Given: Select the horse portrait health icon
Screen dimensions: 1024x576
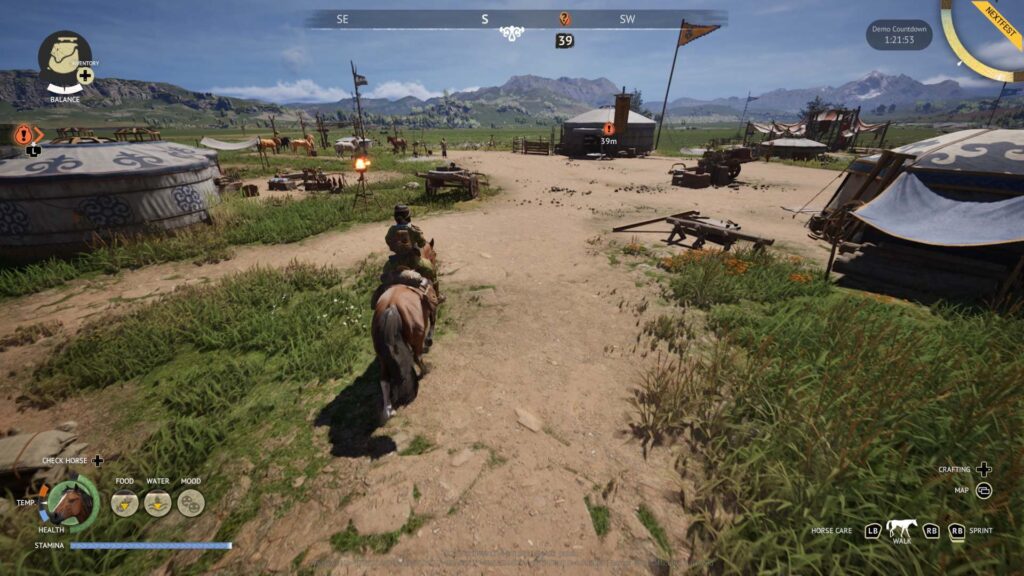Looking at the screenshot, I should tap(72, 503).
